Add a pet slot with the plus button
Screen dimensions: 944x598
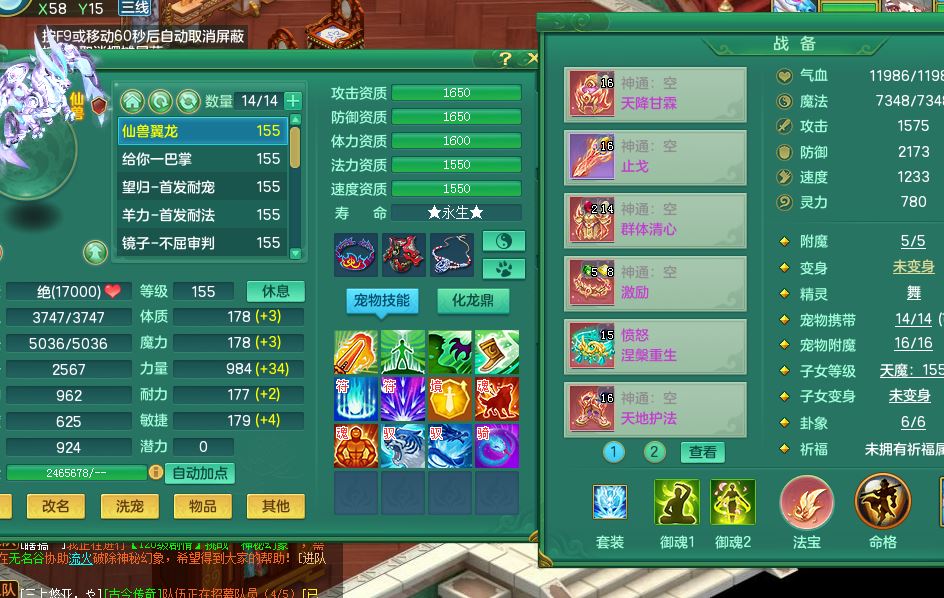coord(293,101)
